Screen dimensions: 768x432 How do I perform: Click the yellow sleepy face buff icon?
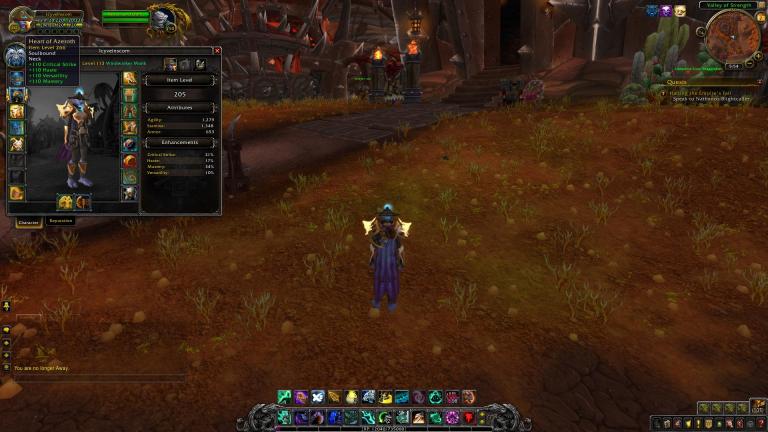tap(680, 10)
